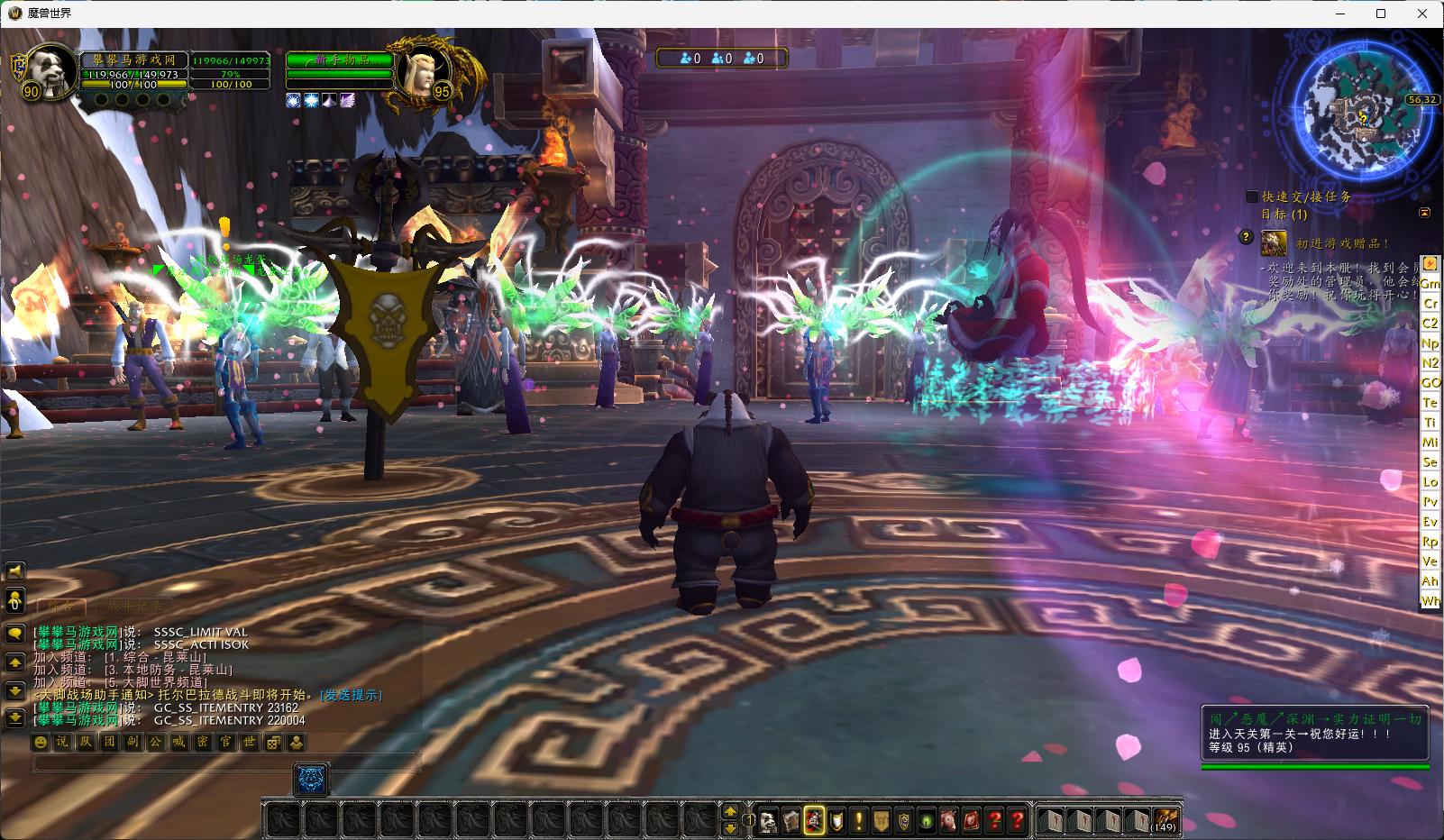This screenshot has height=840, width=1444.
Task: Toggle the 快速交/接任务 checkbox
Action: (1252, 196)
